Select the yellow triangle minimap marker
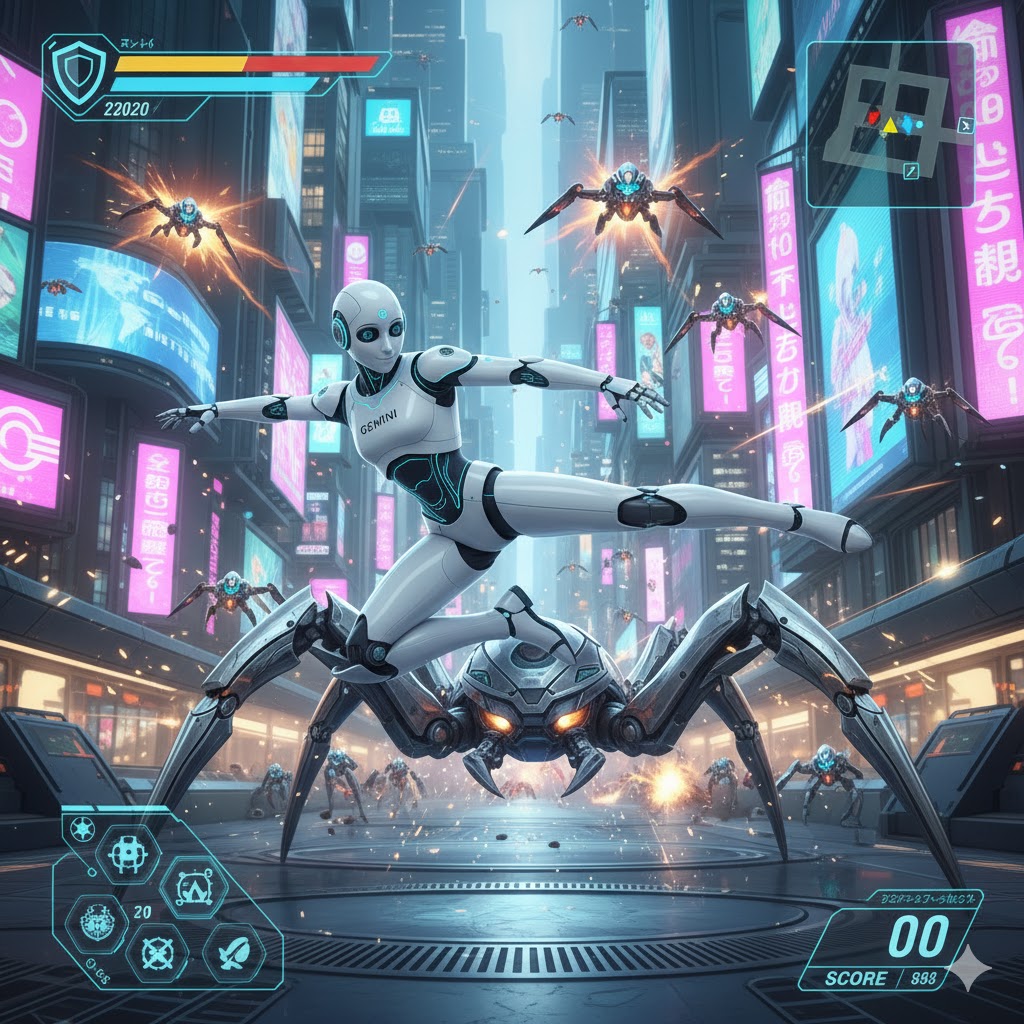Image resolution: width=1024 pixels, height=1024 pixels. [x=890, y=126]
